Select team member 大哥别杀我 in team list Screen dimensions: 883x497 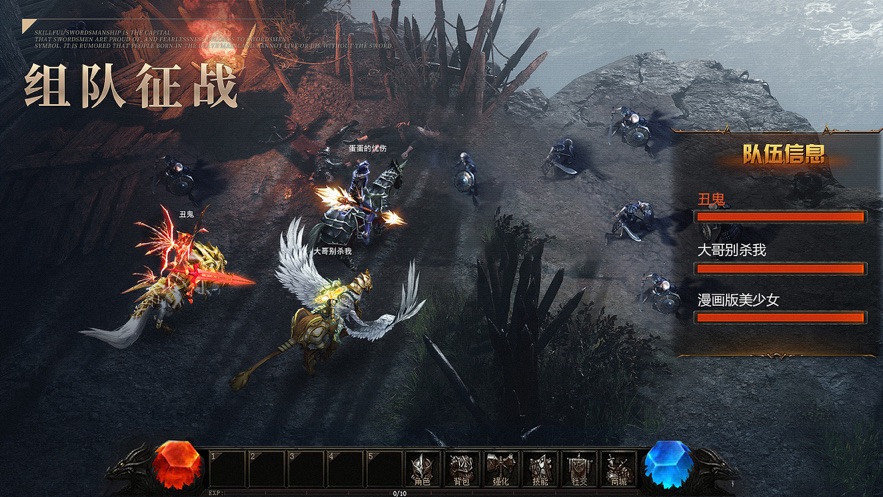[780, 258]
